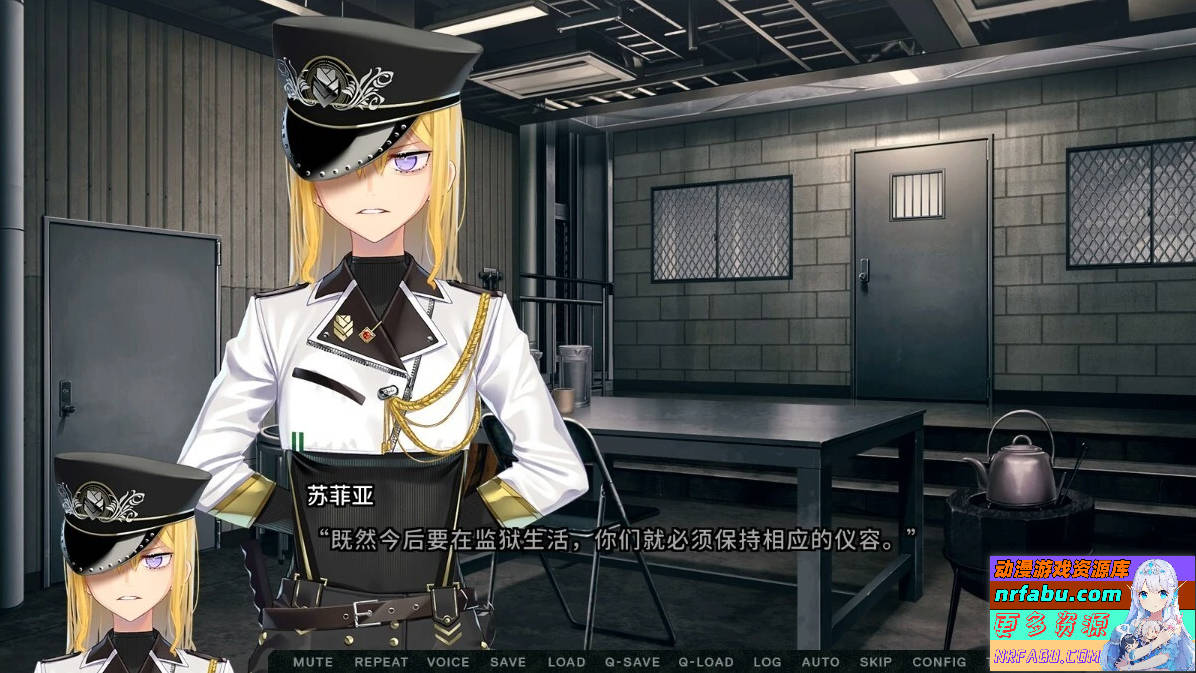Open the VOICE menu option
The width and height of the screenshot is (1196, 673).
click(448, 662)
